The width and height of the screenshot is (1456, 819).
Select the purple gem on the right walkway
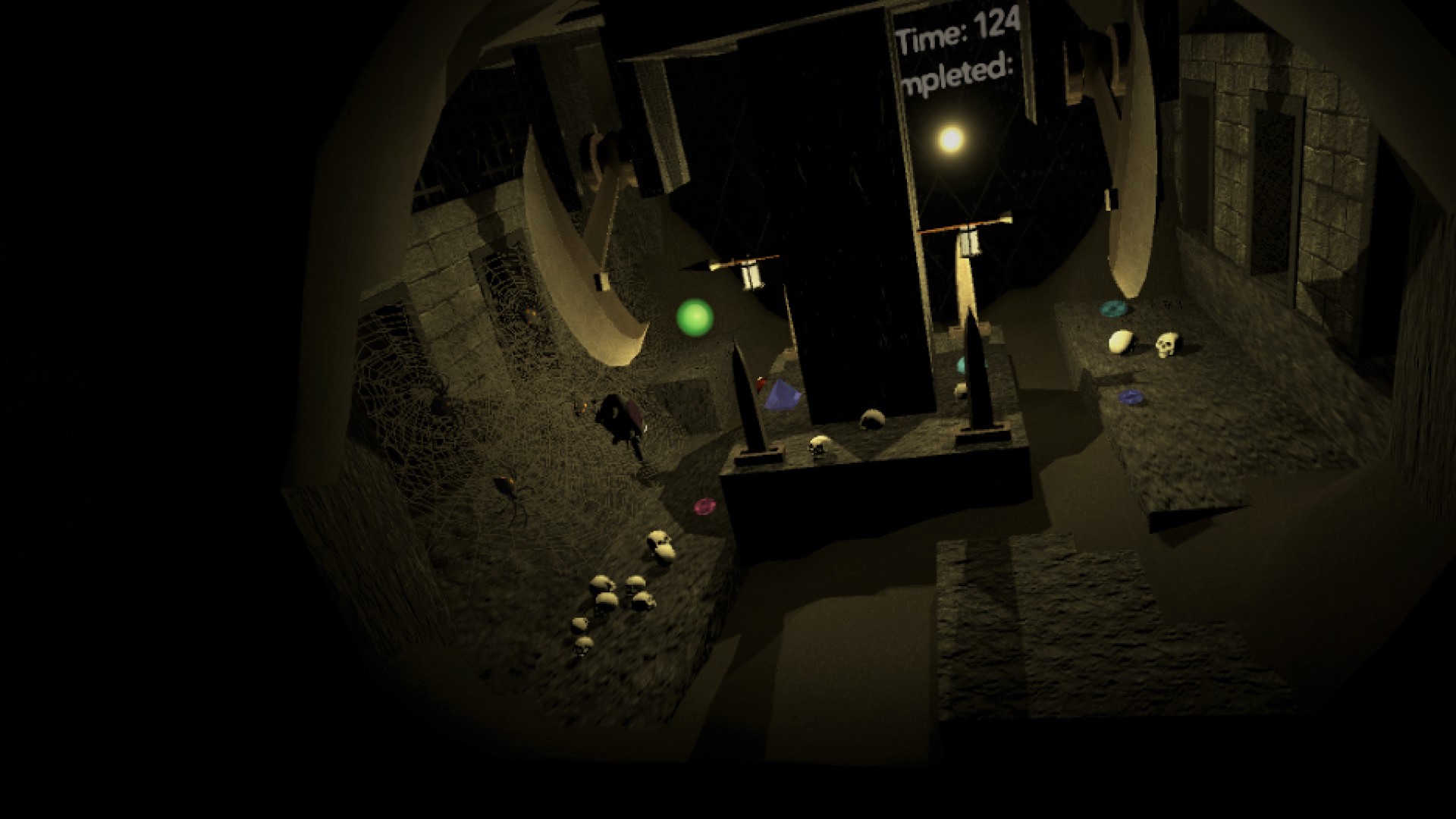[x=1130, y=397]
